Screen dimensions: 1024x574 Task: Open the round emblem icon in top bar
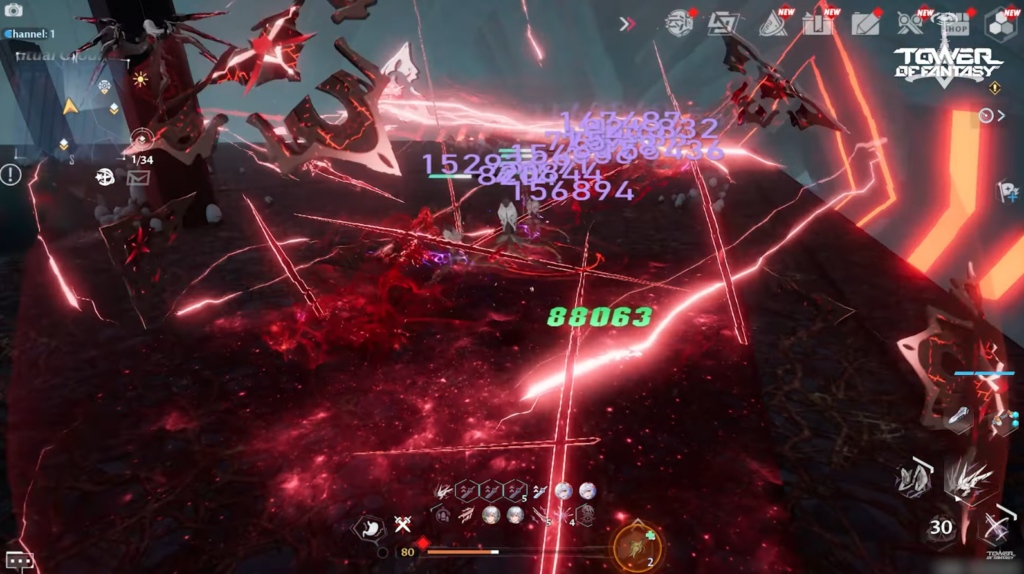(680, 23)
